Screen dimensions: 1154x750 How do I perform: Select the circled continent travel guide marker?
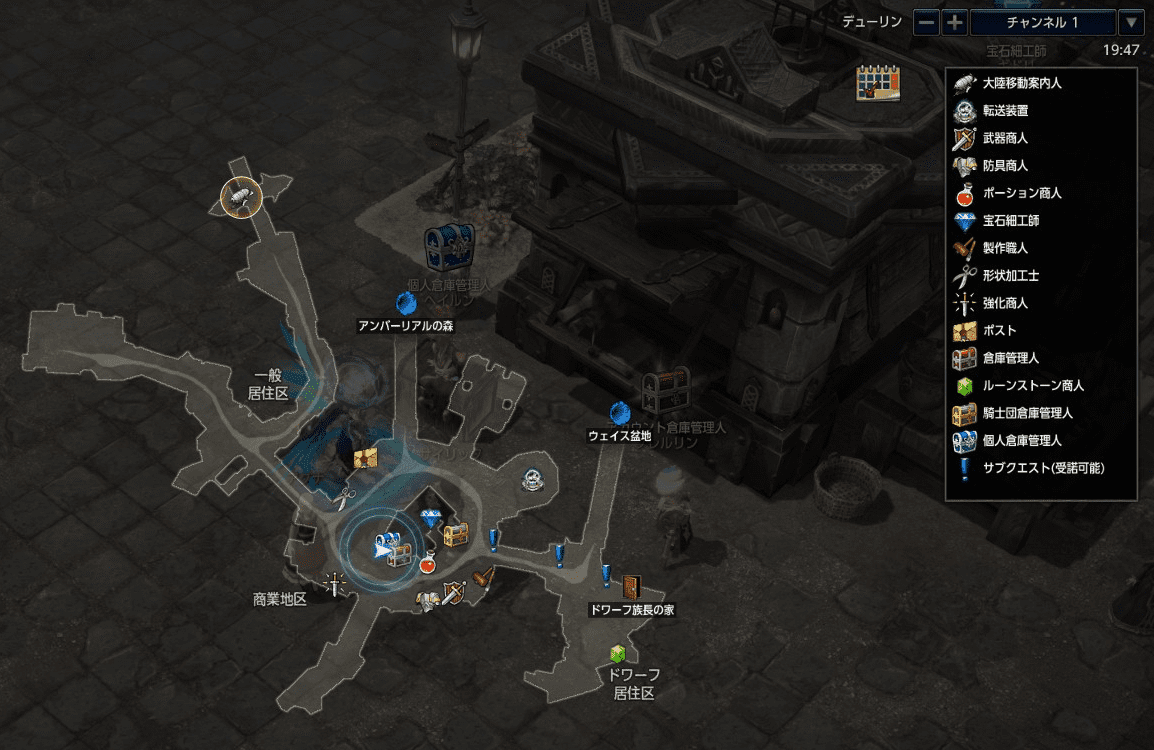pyautogui.click(x=240, y=197)
